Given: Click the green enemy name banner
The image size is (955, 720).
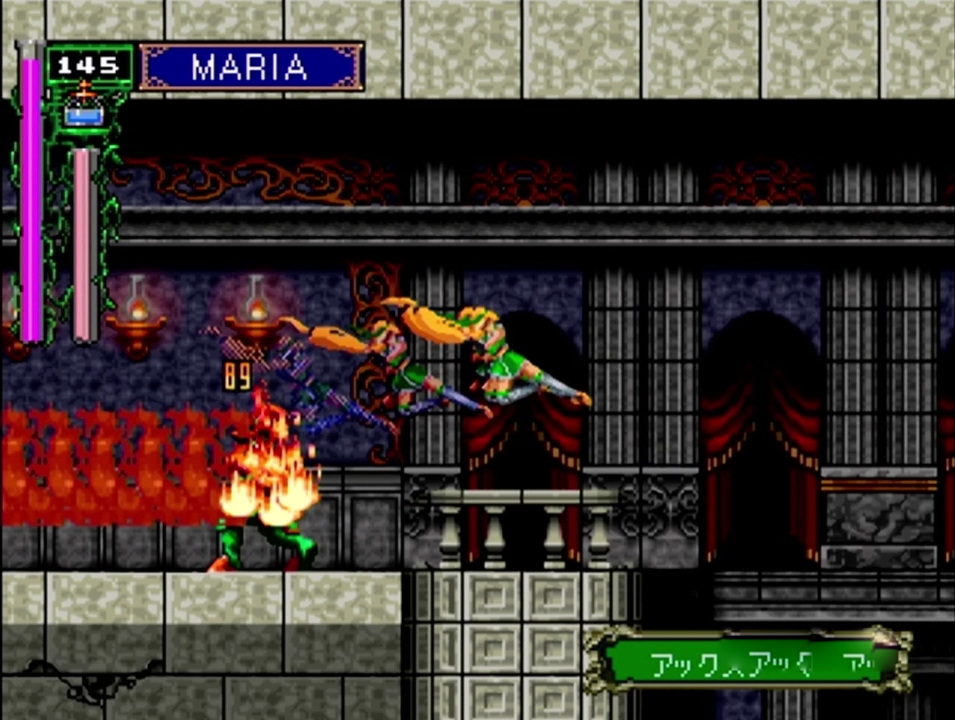Looking at the screenshot, I should [x=746, y=662].
